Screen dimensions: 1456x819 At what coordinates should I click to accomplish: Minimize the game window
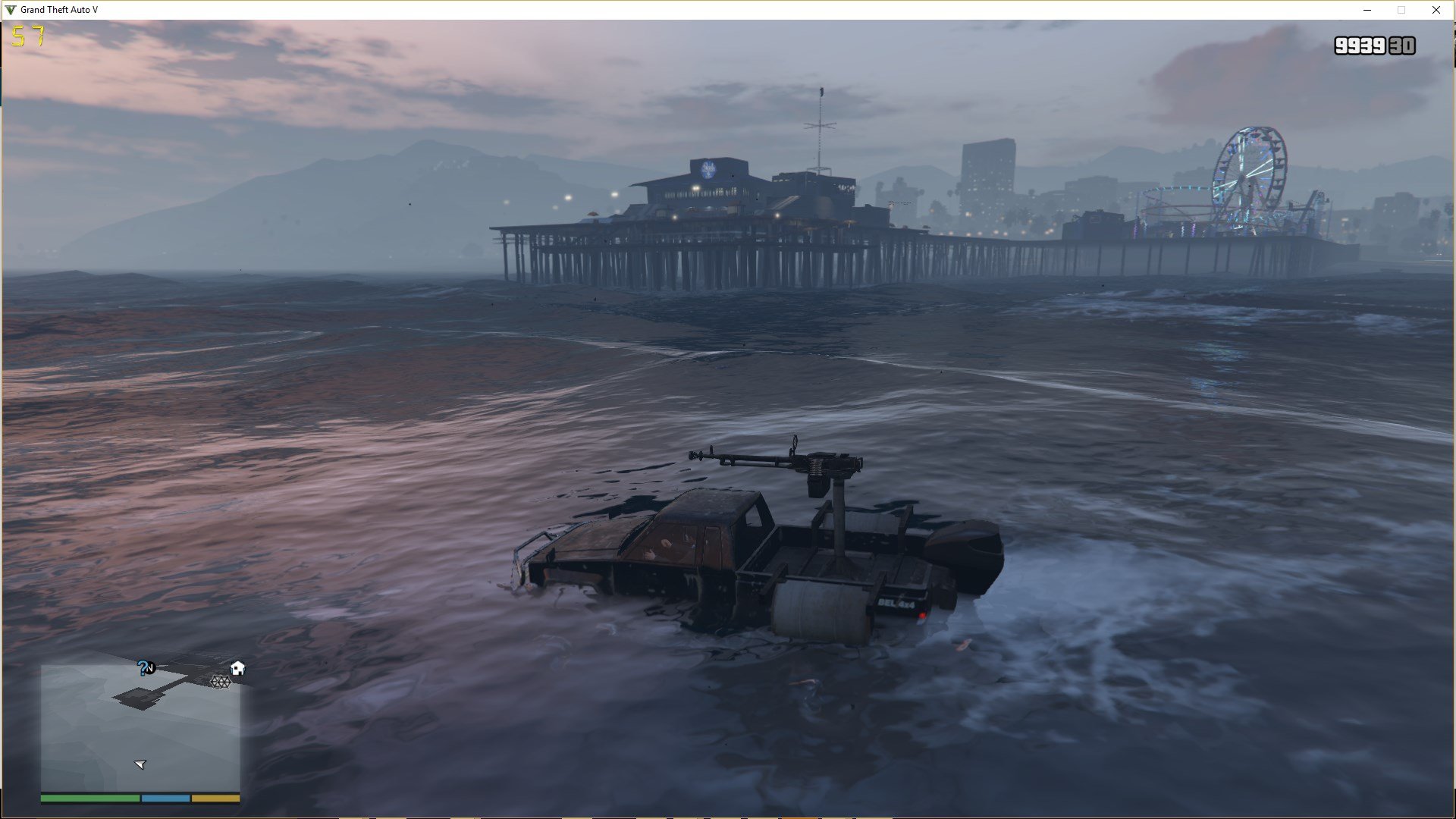click(x=1367, y=10)
